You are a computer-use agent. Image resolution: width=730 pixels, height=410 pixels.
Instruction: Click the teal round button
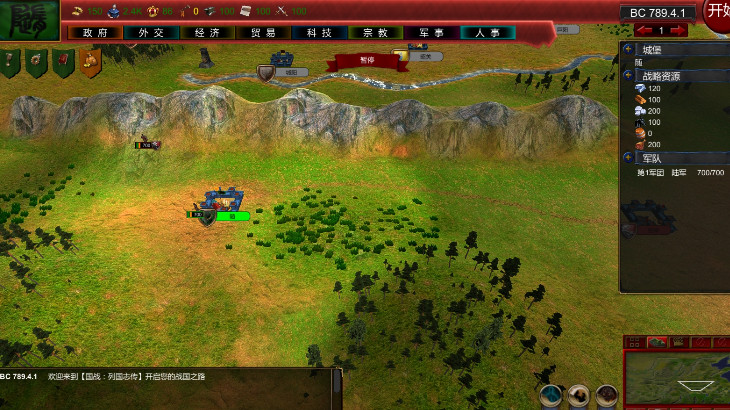tap(550, 396)
